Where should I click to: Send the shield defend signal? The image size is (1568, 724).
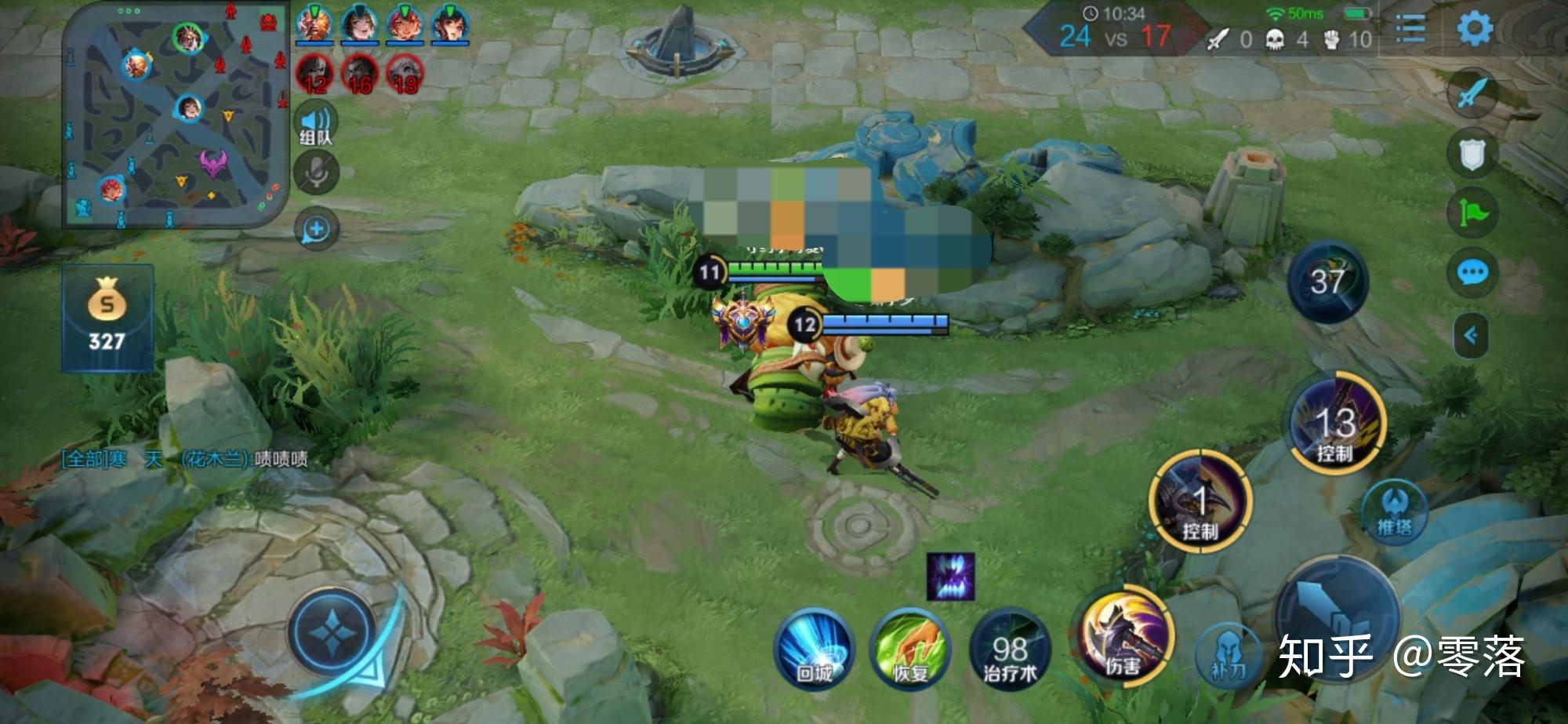pos(1472,154)
